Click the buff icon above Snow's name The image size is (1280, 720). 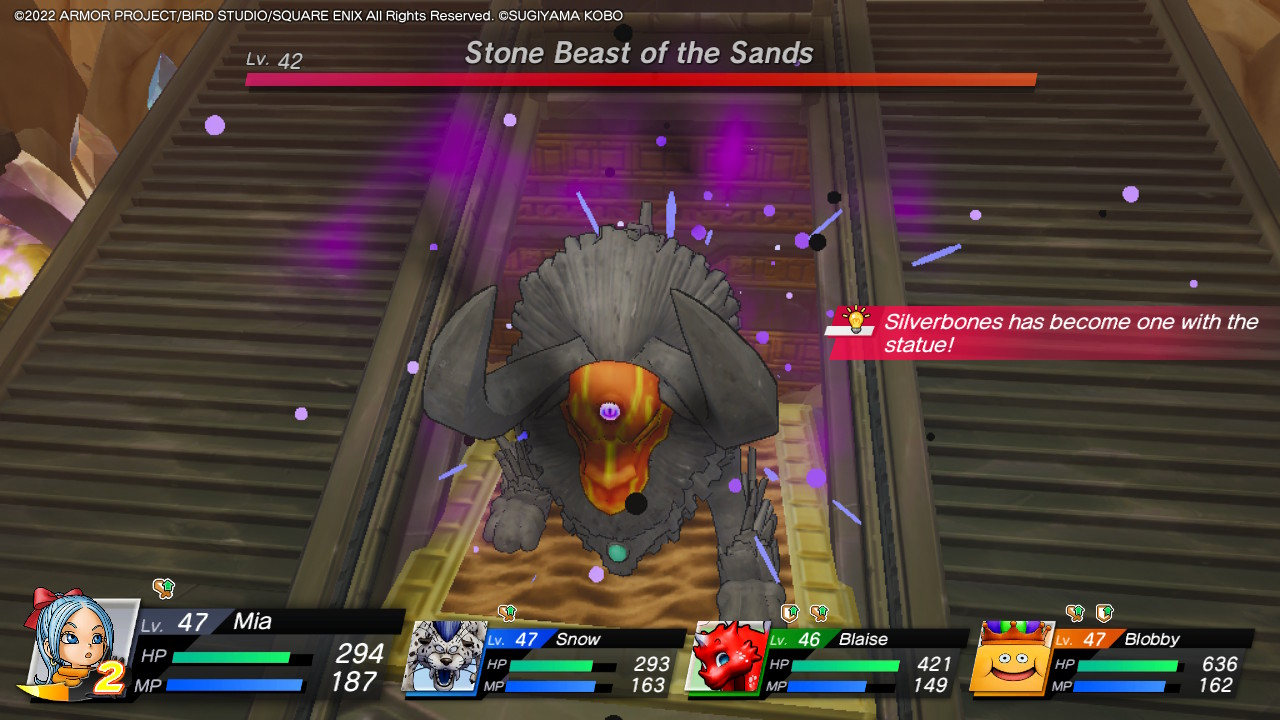(x=505, y=612)
